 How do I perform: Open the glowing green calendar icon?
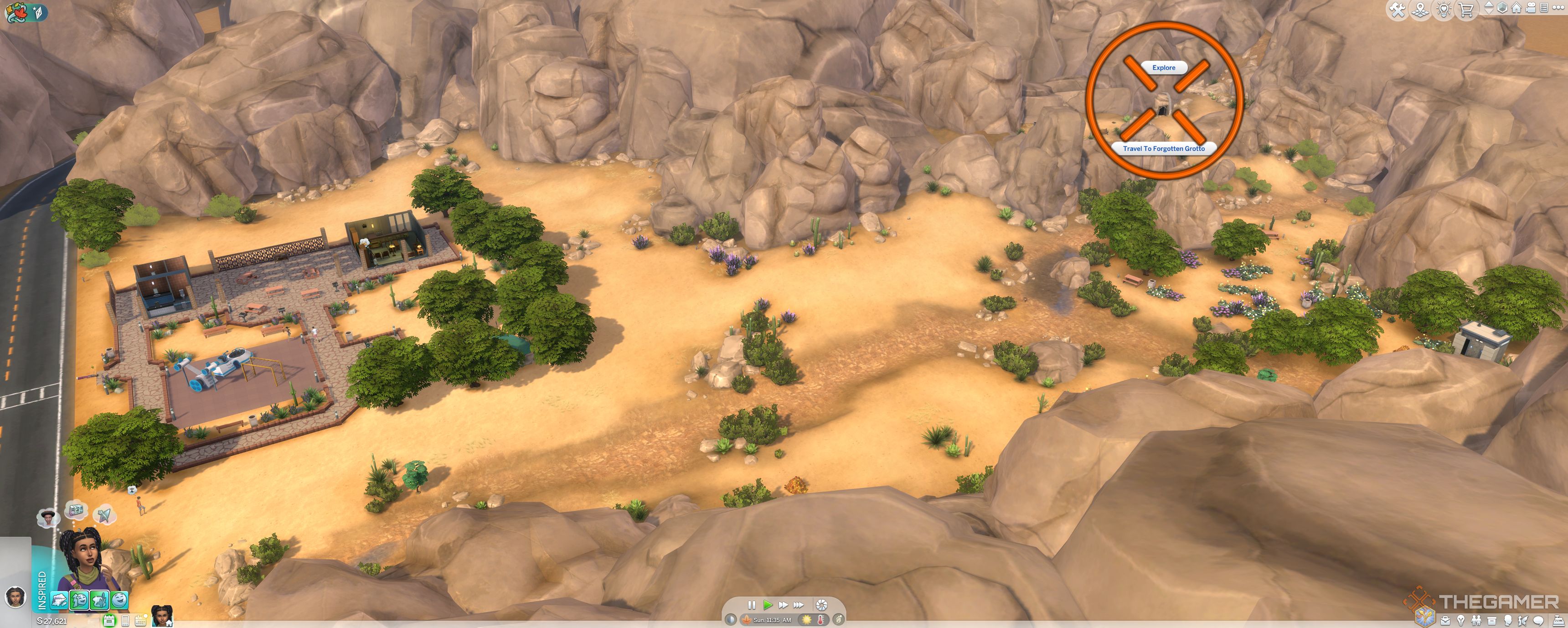tap(109, 621)
